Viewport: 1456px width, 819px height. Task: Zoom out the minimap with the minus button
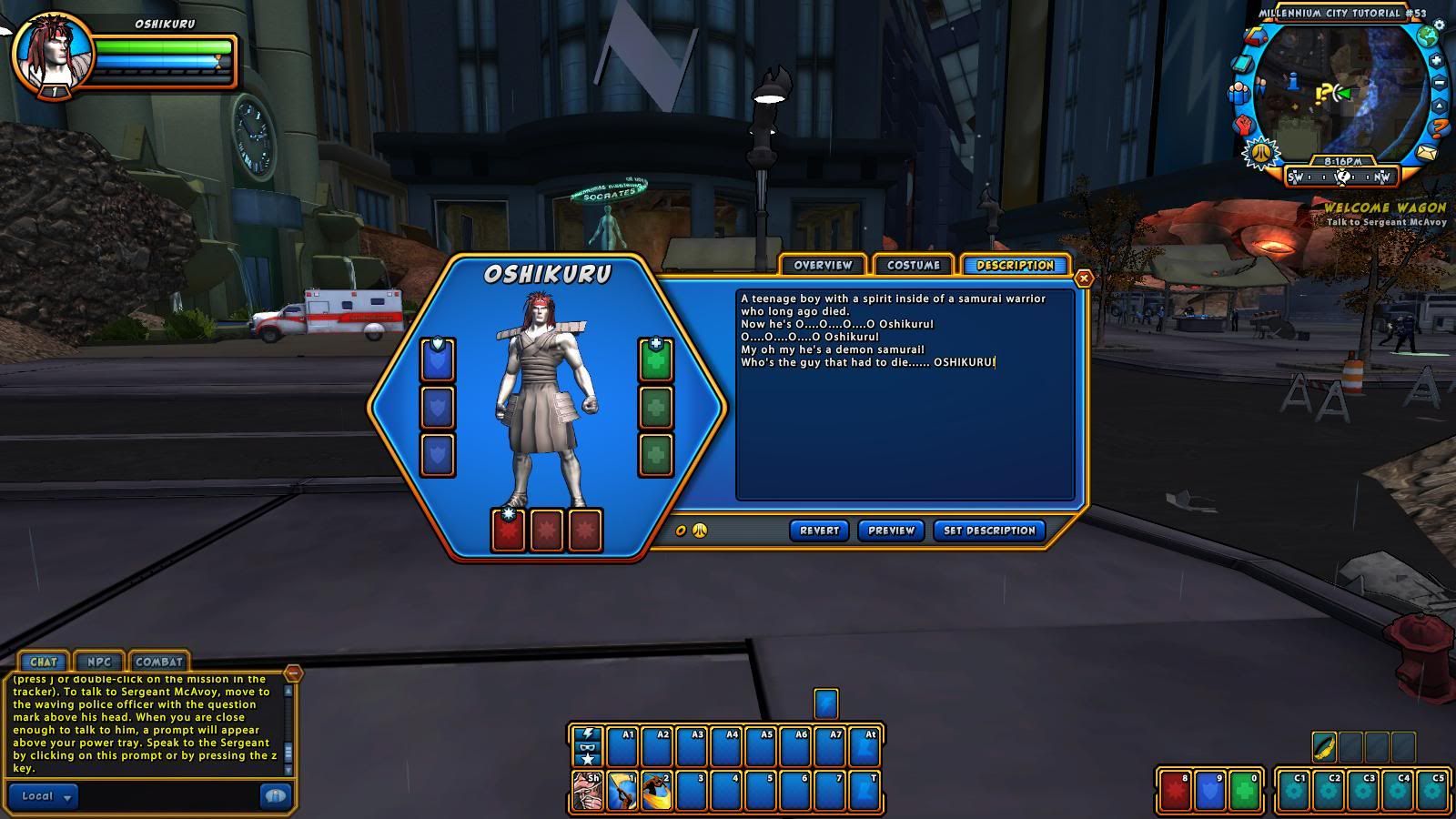[1440, 84]
